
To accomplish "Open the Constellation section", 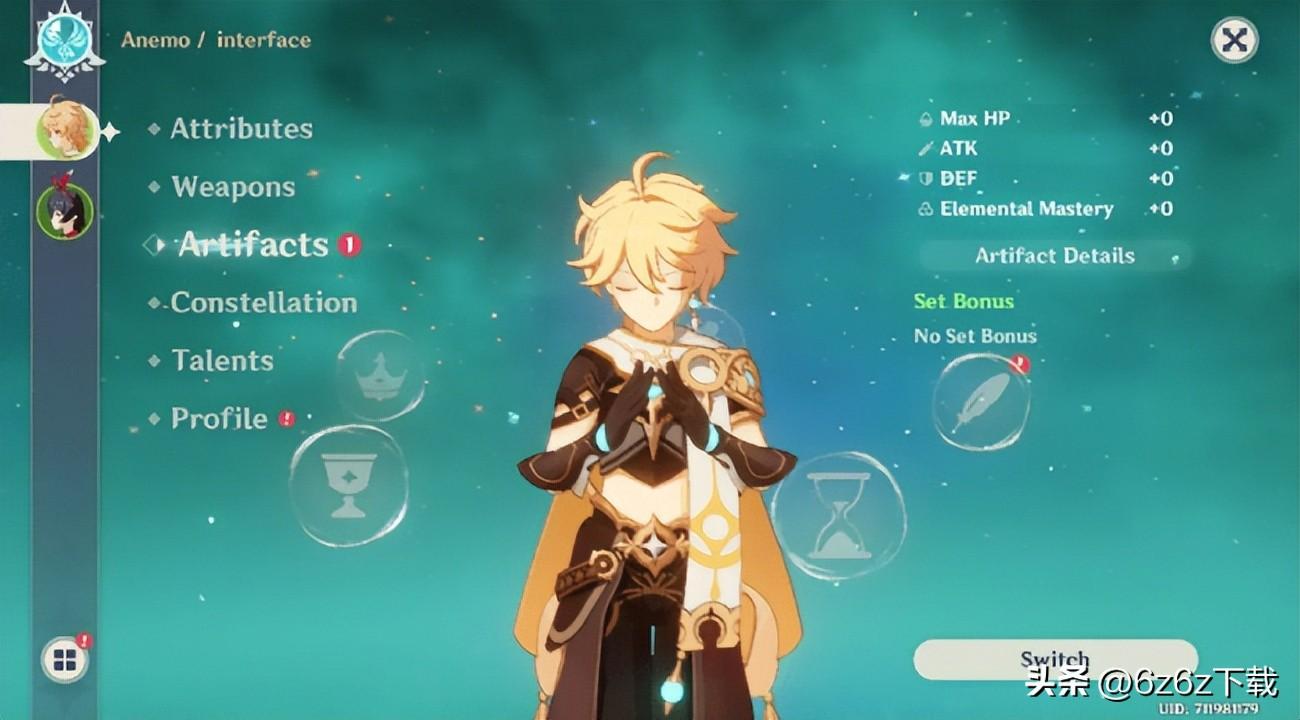I will (x=263, y=303).
